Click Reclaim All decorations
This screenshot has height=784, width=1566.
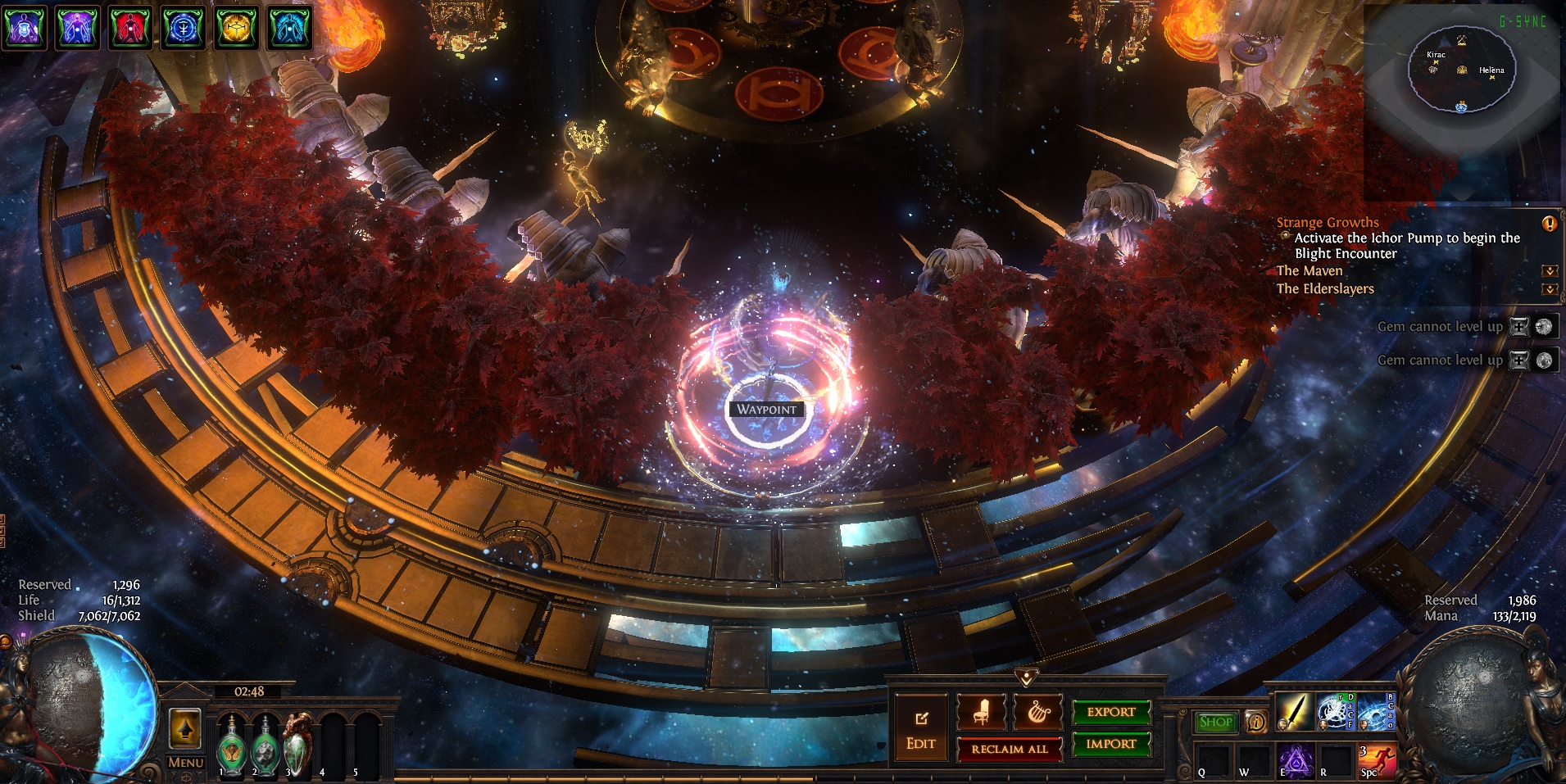click(x=1009, y=749)
